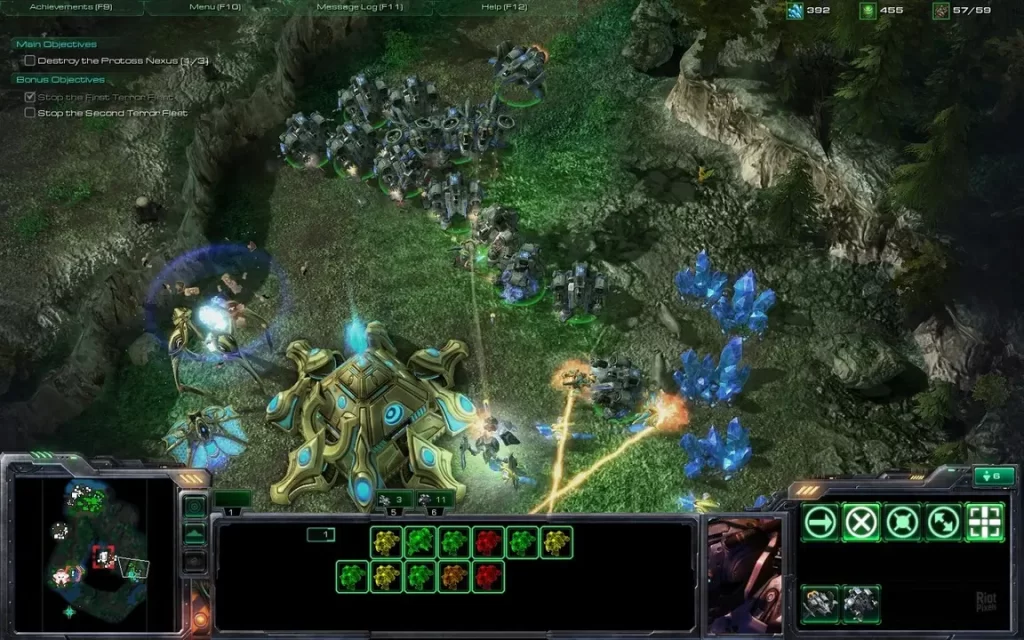Screen dimensions: 1024x640
Task: Activate the minimap ping signal button
Action: tap(195, 507)
